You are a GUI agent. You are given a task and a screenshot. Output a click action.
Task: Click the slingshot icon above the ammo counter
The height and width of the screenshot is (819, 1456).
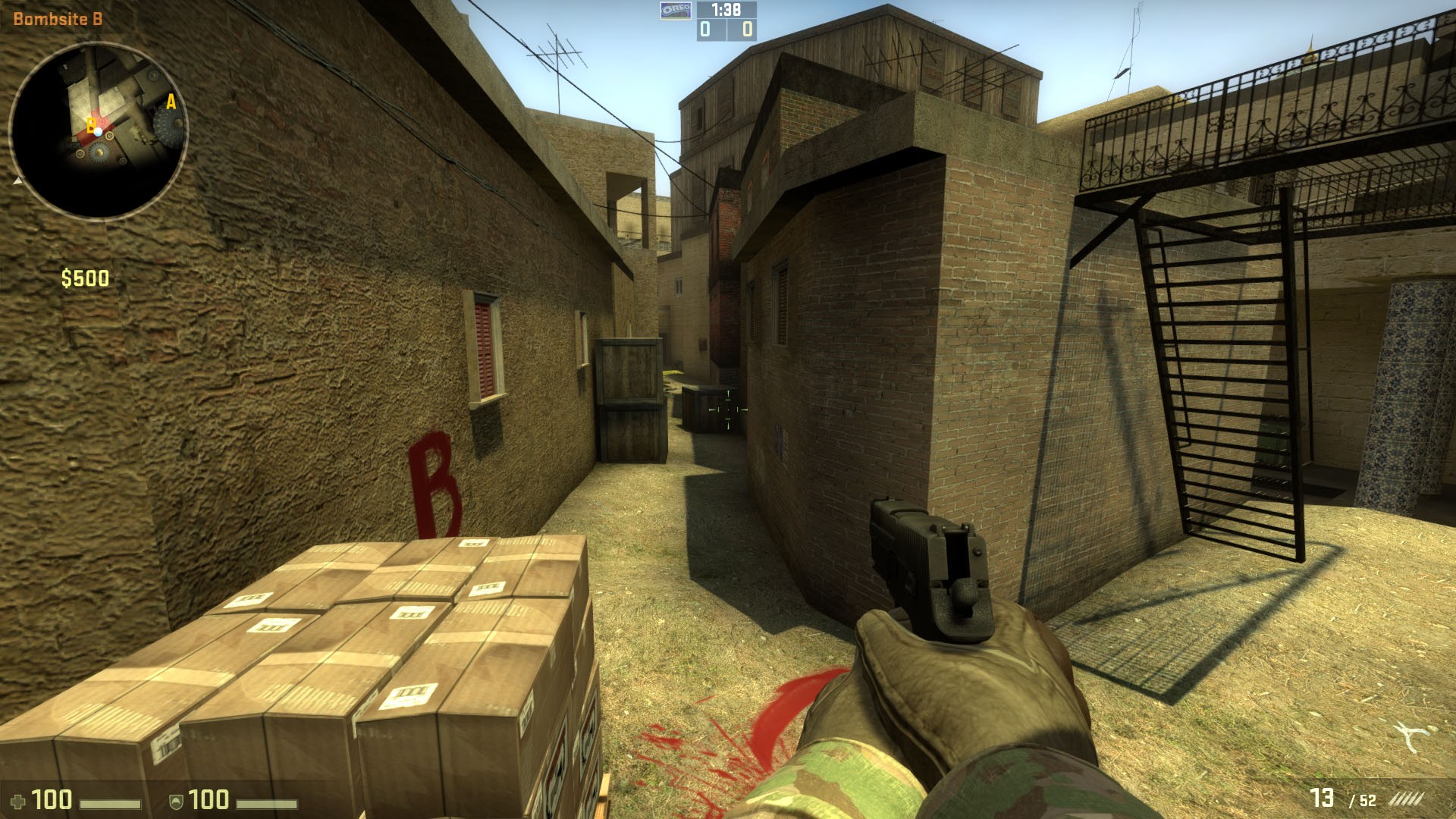(1413, 736)
